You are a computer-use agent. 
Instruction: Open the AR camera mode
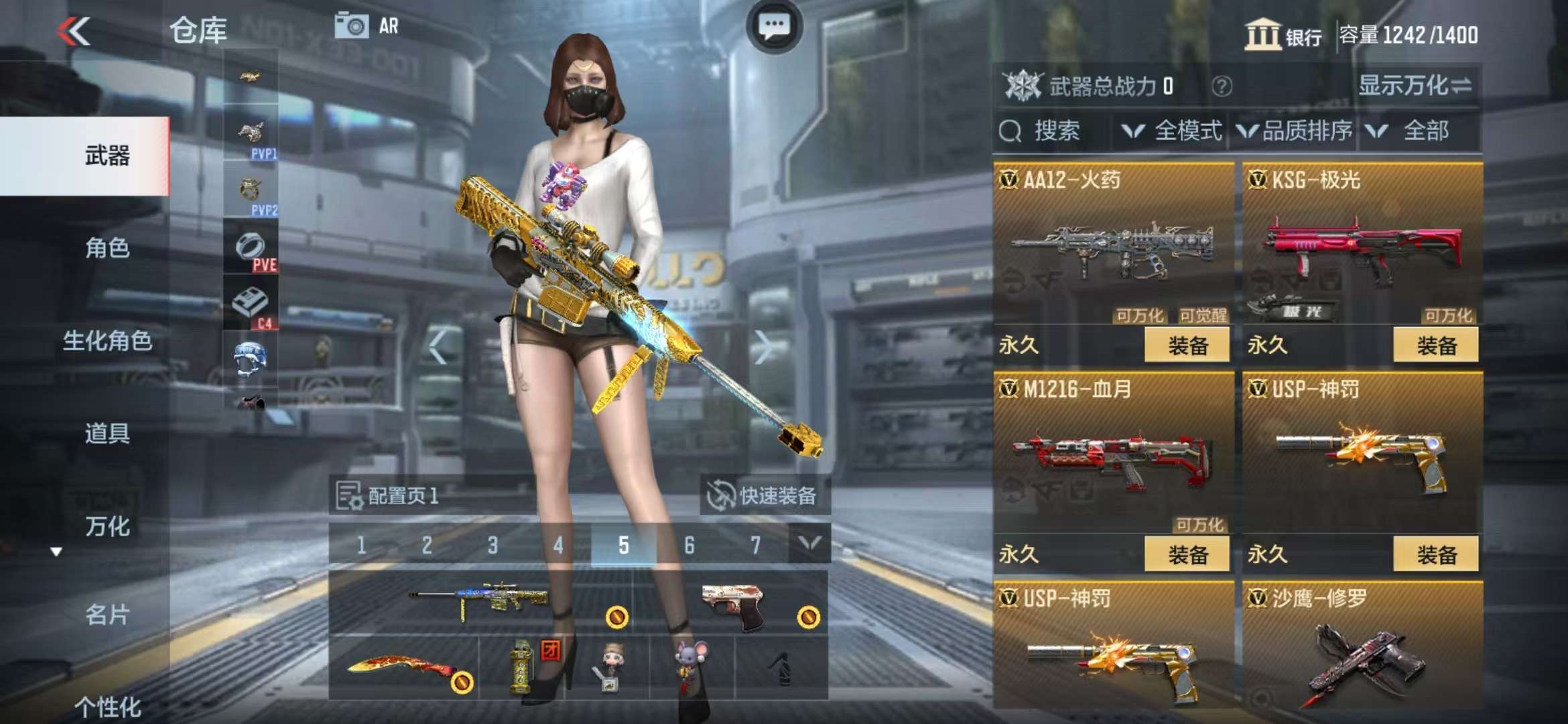[367, 26]
